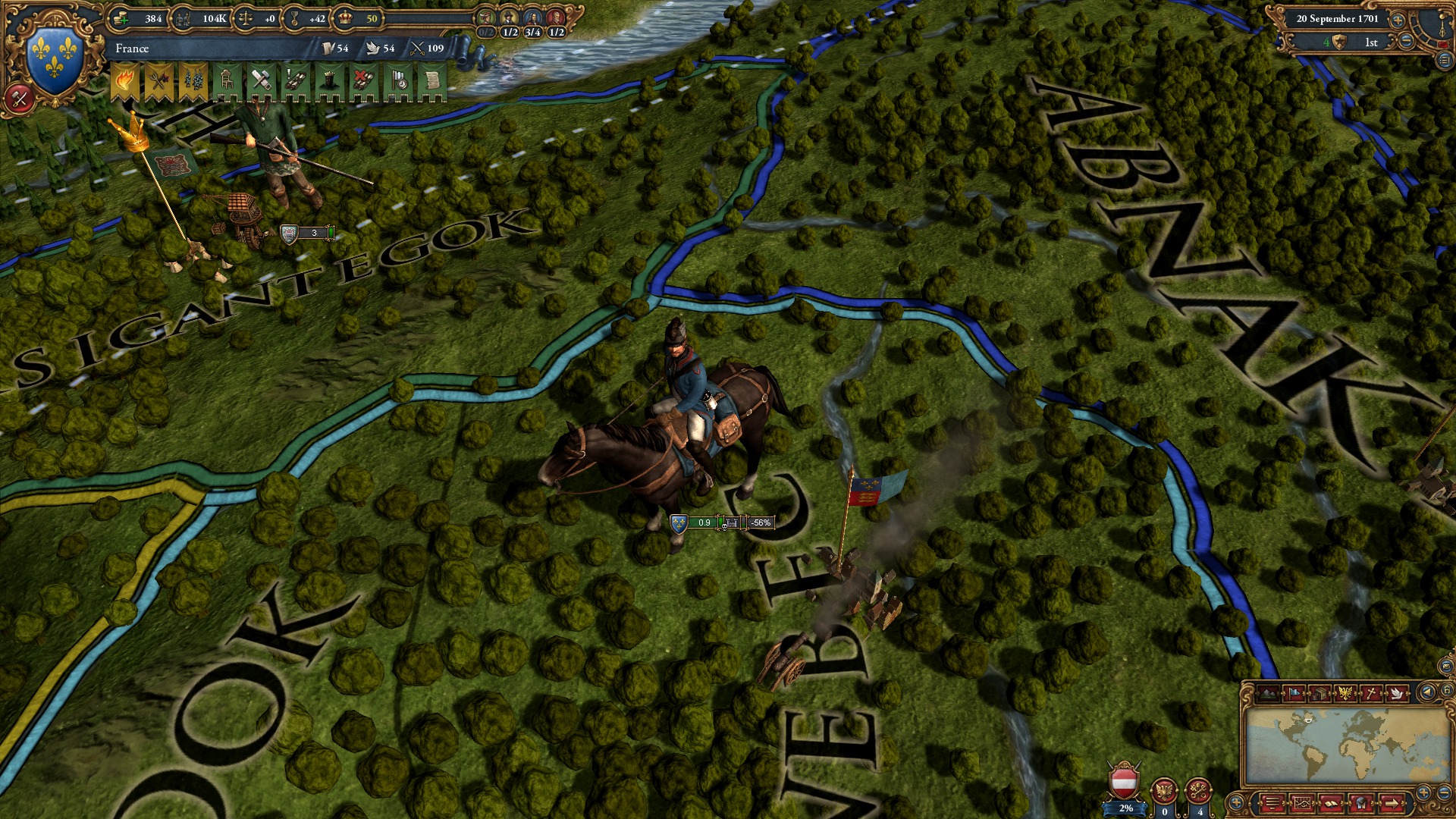Image resolution: width=1456 pixels, height=819 pixels.
Task: Increase game speed with the plus button
Action: tap(1398, 20)
